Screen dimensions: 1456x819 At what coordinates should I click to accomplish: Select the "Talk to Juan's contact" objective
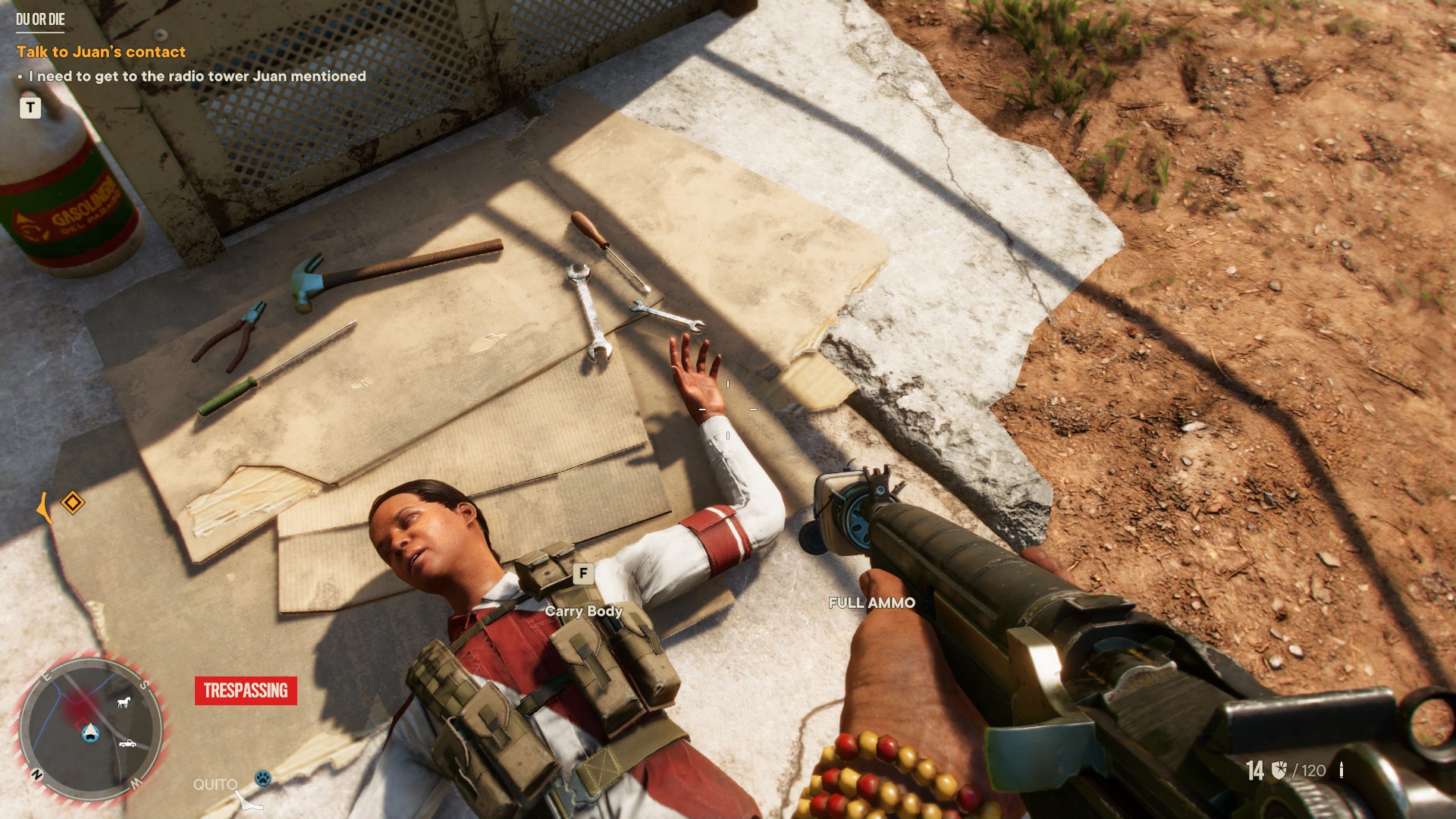(x=101, y=52)
